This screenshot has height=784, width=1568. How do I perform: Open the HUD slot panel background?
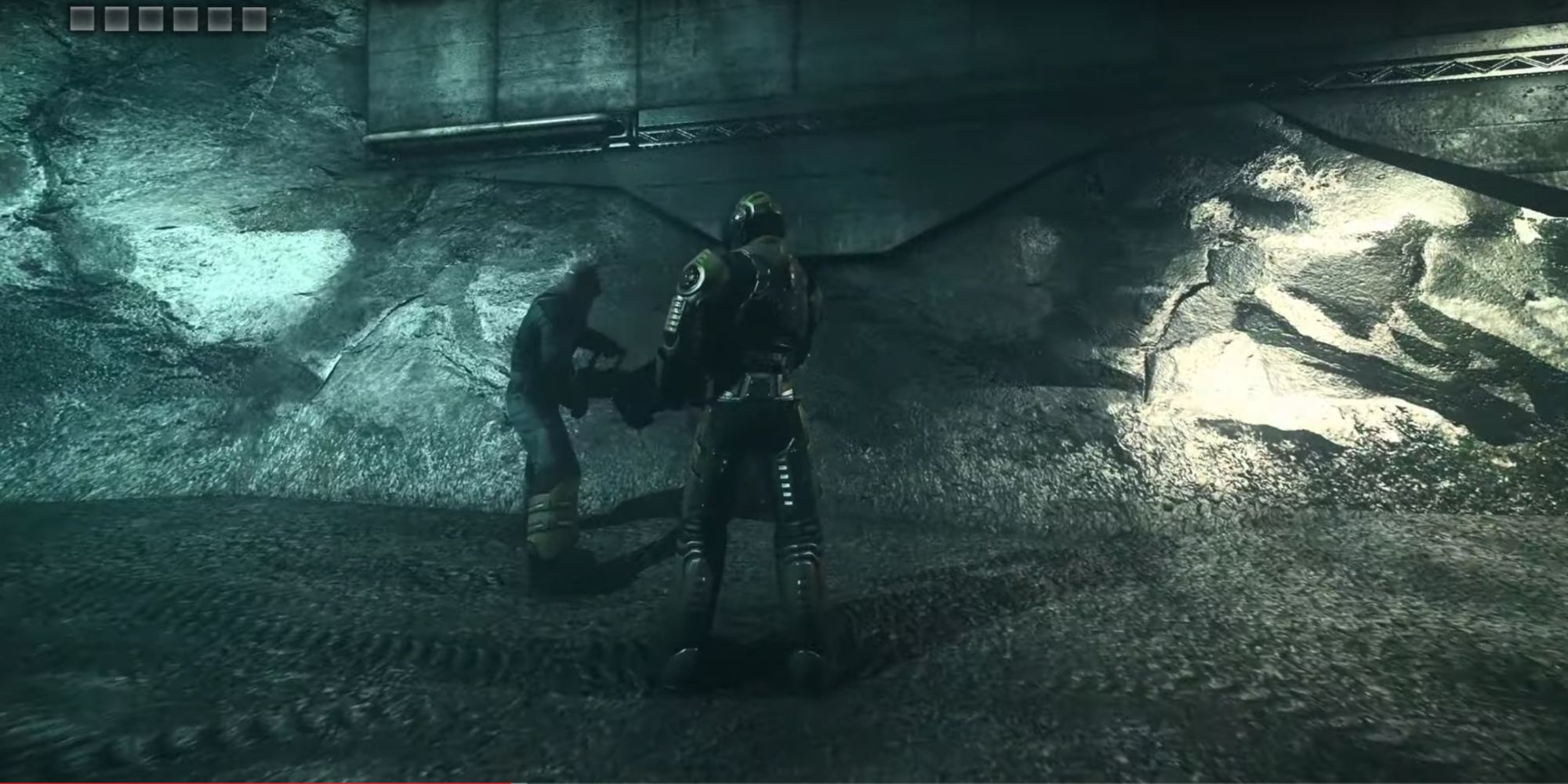[x=168, y=18]
